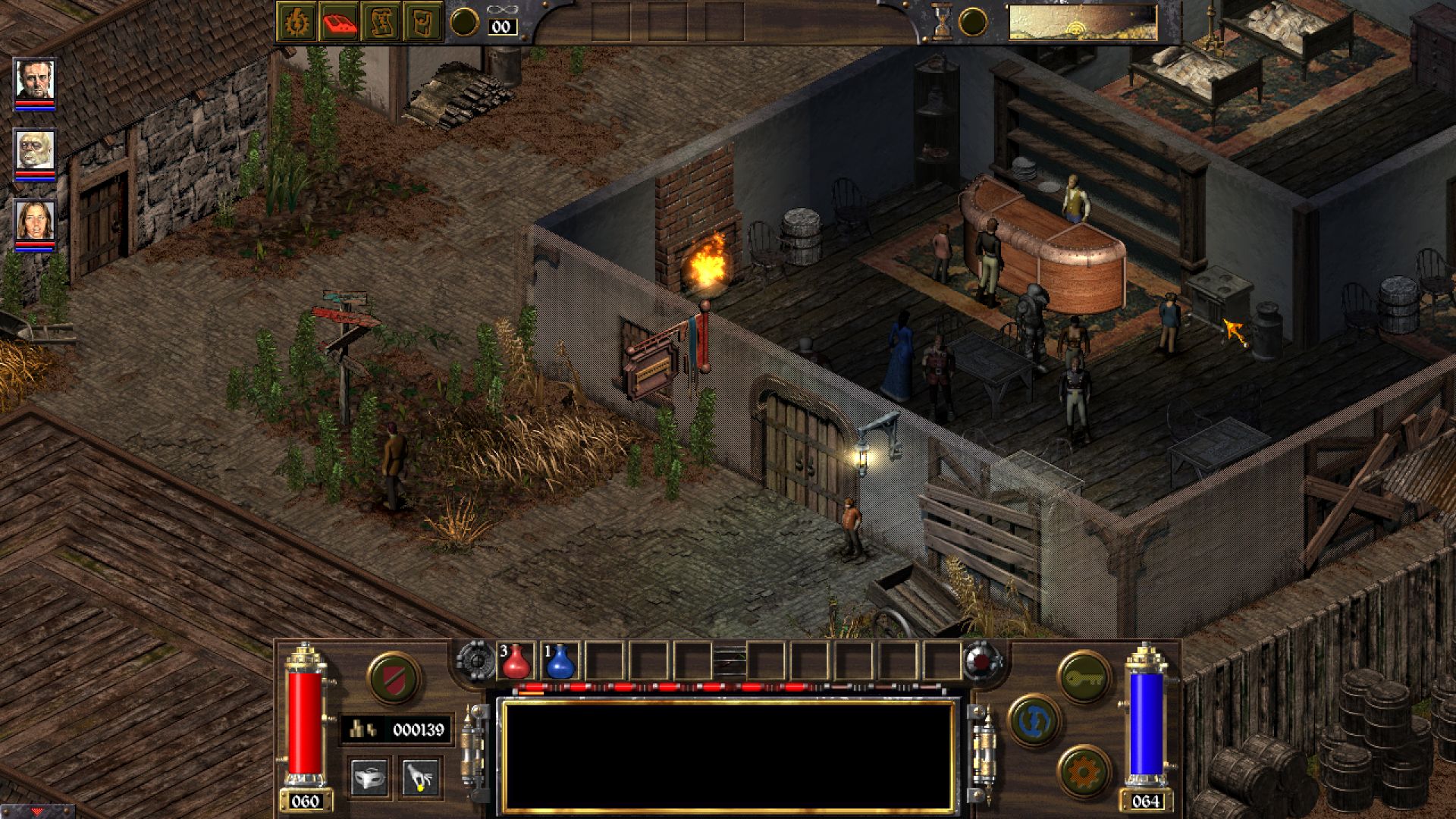Click the blue swirling arrows button
The width and height of the screenshot is (1456, 819).
coord(1034,720)
